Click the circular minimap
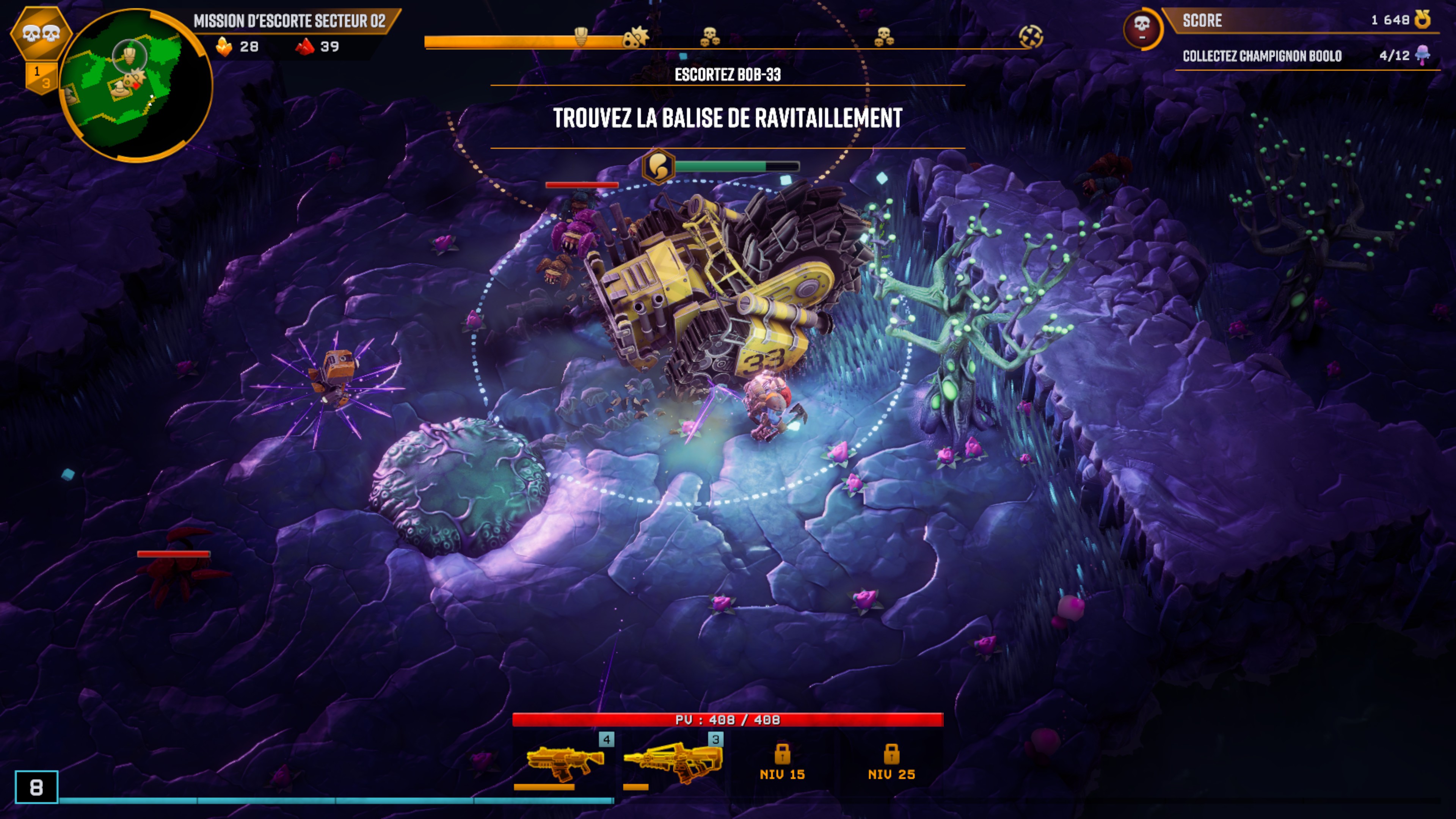1456x819 pixels. pyautogui.click(x=136, y=85)
